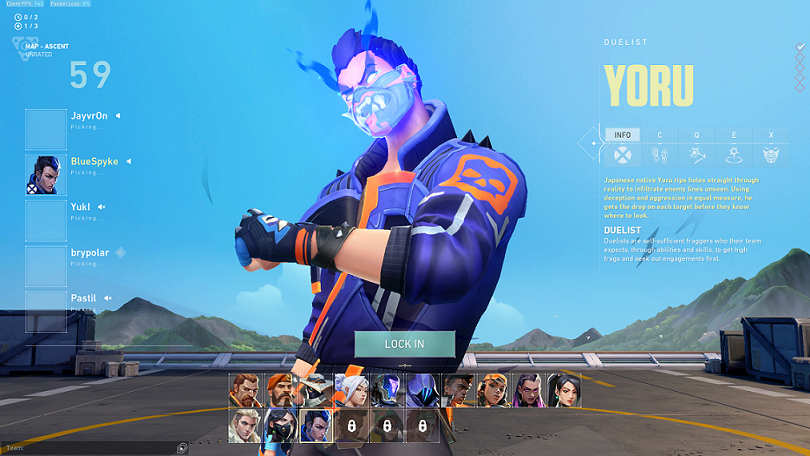Viewport: 810px width, 456px height.
Task: Pick the hooded agent Omen
Action: click(422, 390)
